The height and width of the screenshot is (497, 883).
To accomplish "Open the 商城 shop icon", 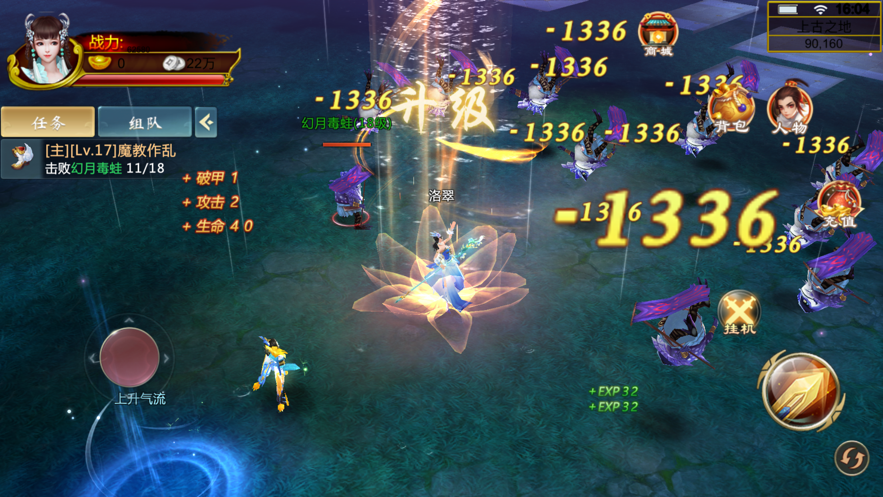I will 658,33.
